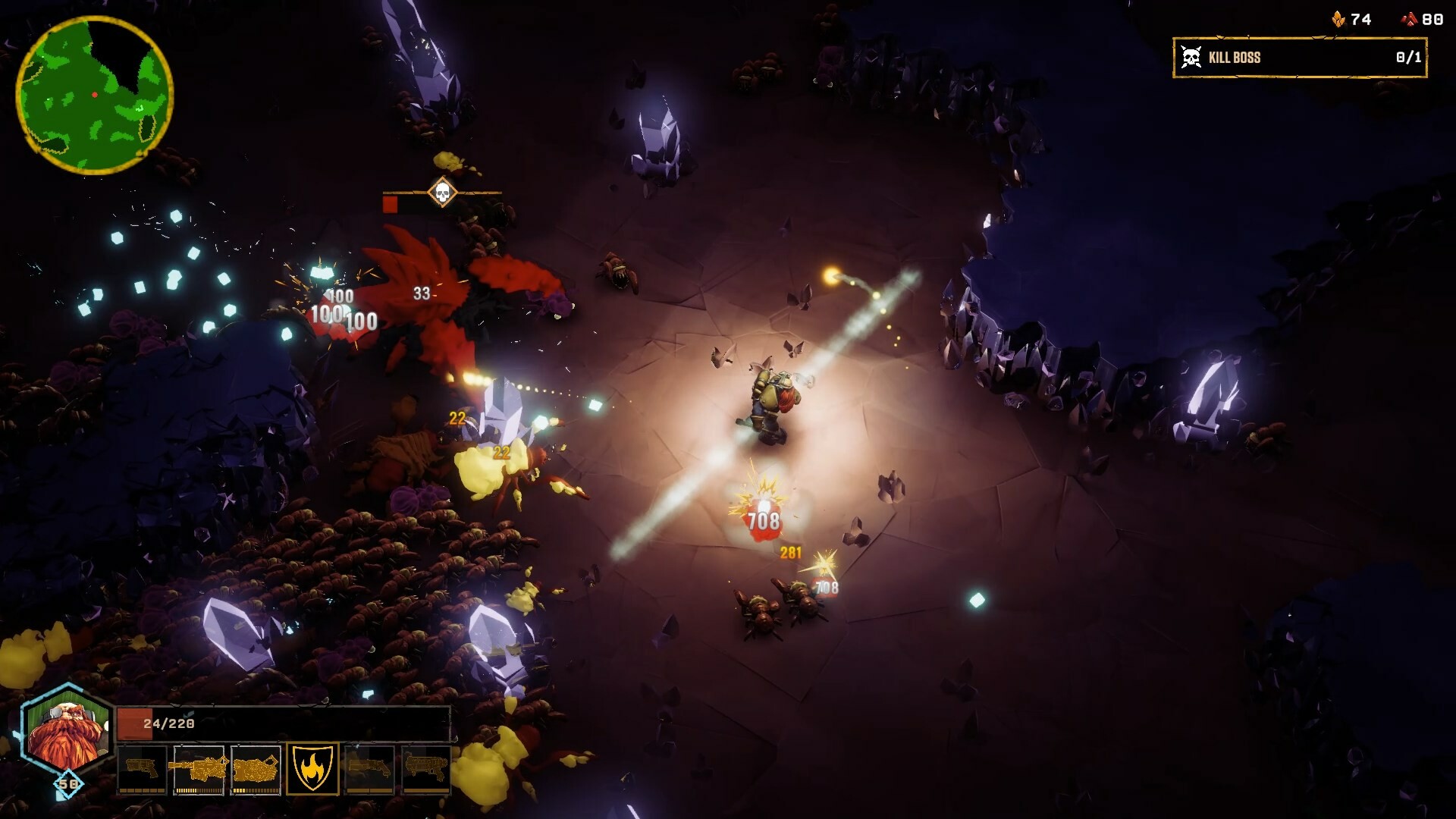Click the rifle's XP progress bar segment
Screen dimensions: 1456x819
click(199, 791)
